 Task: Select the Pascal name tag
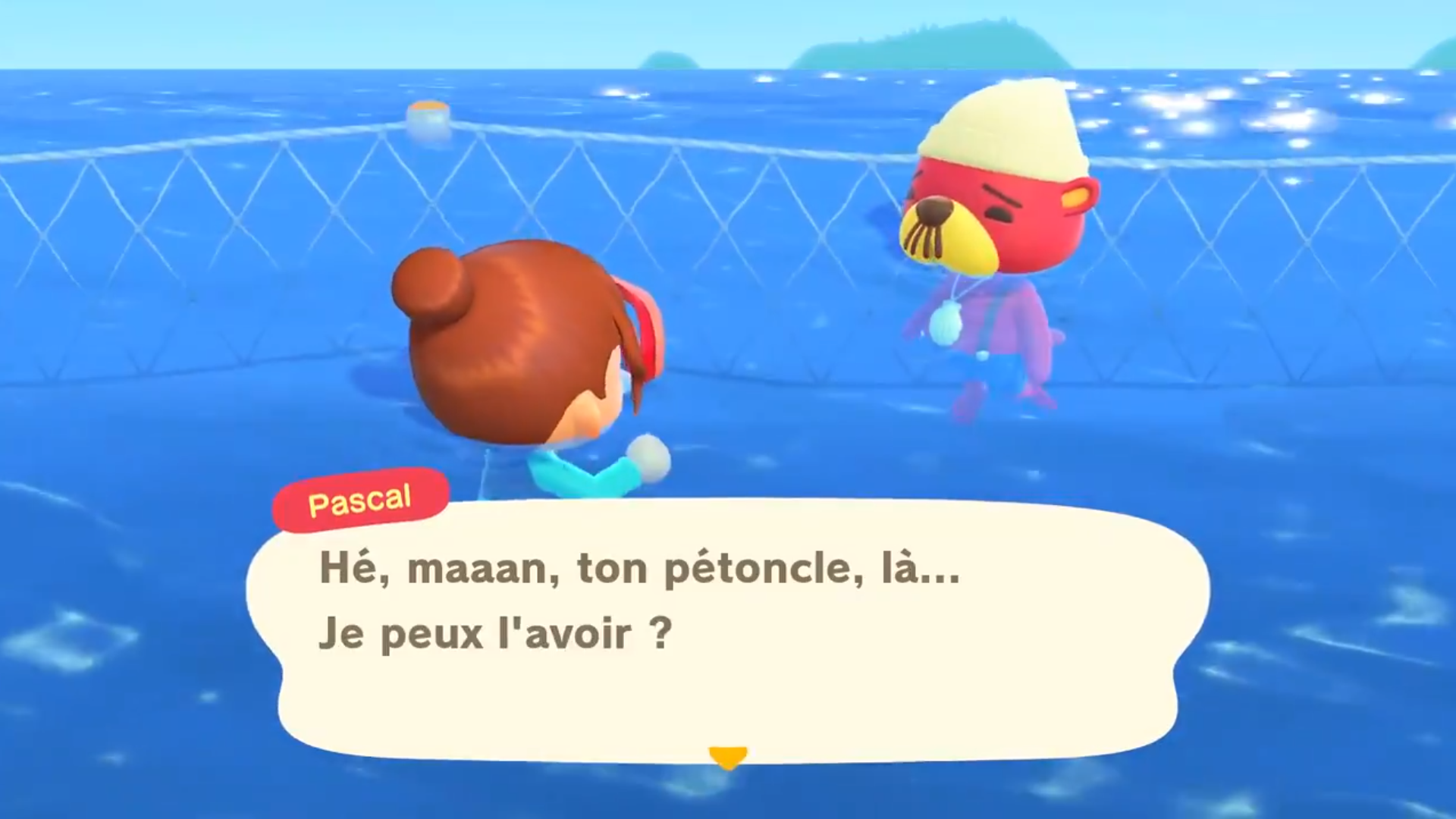coord(359,499)
